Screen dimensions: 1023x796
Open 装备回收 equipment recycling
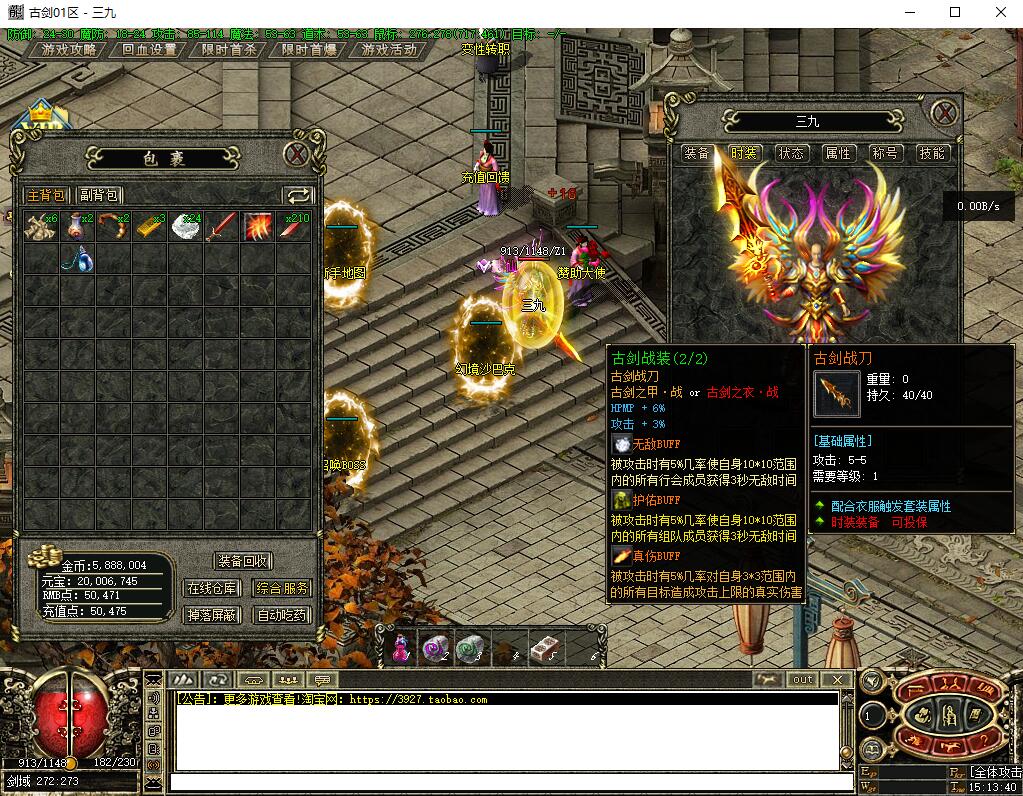[x=243, y=561]
